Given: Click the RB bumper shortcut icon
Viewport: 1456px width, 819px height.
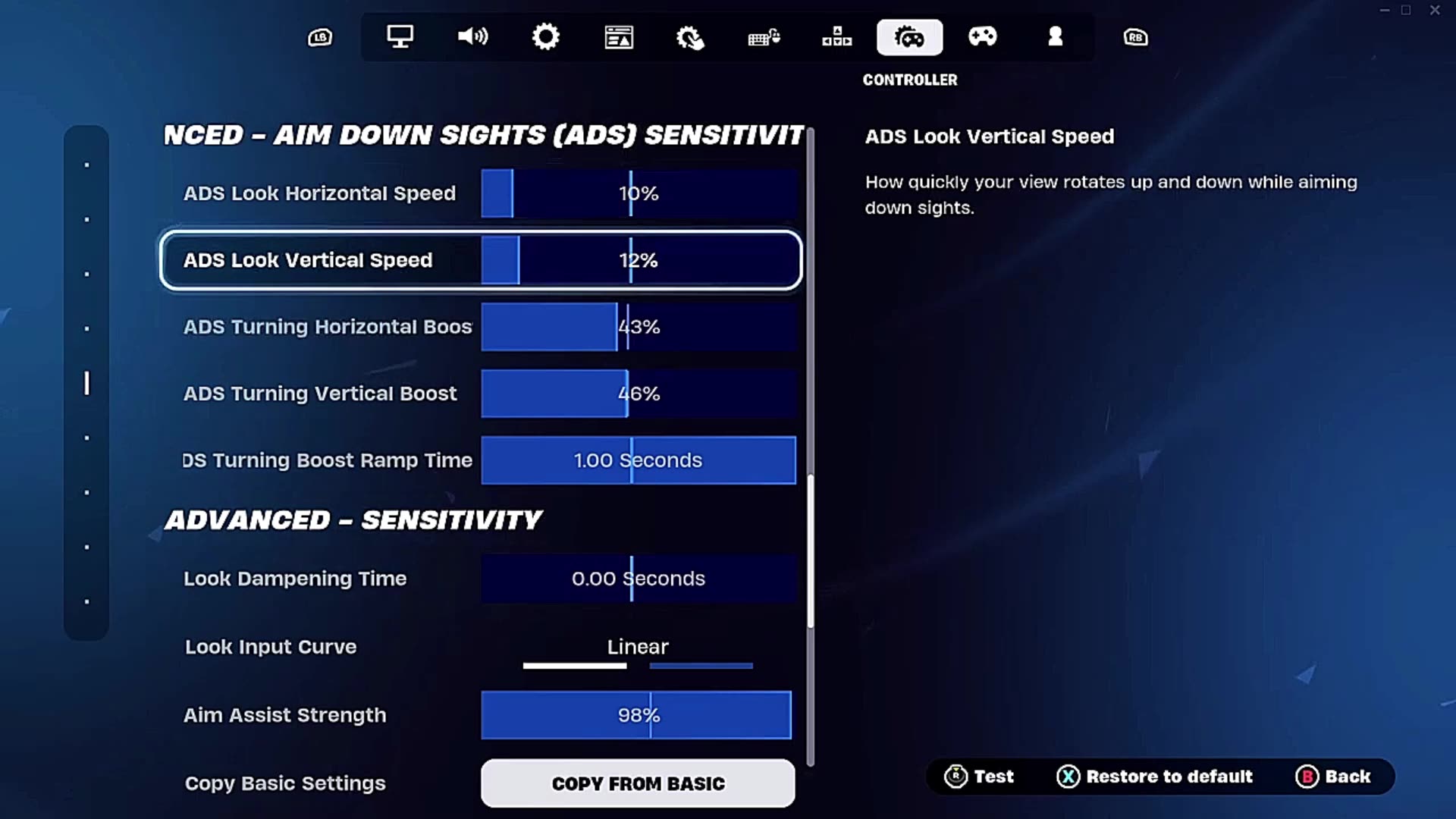Looking at the screenshot, I should tap(1136, 37).
